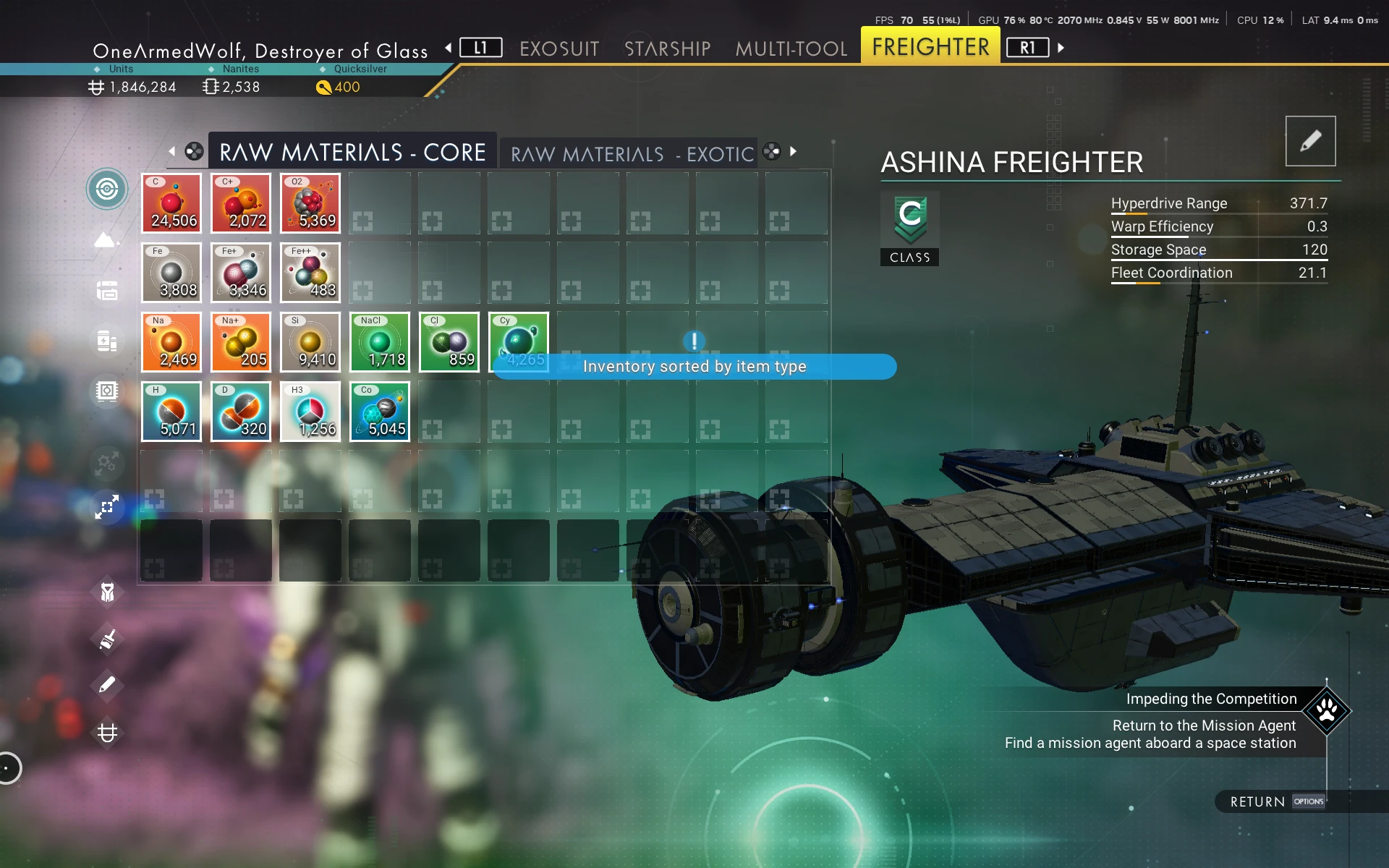Select the Oxygen inventory slot
Viewport: 1389px width, 868px height.
310,203
